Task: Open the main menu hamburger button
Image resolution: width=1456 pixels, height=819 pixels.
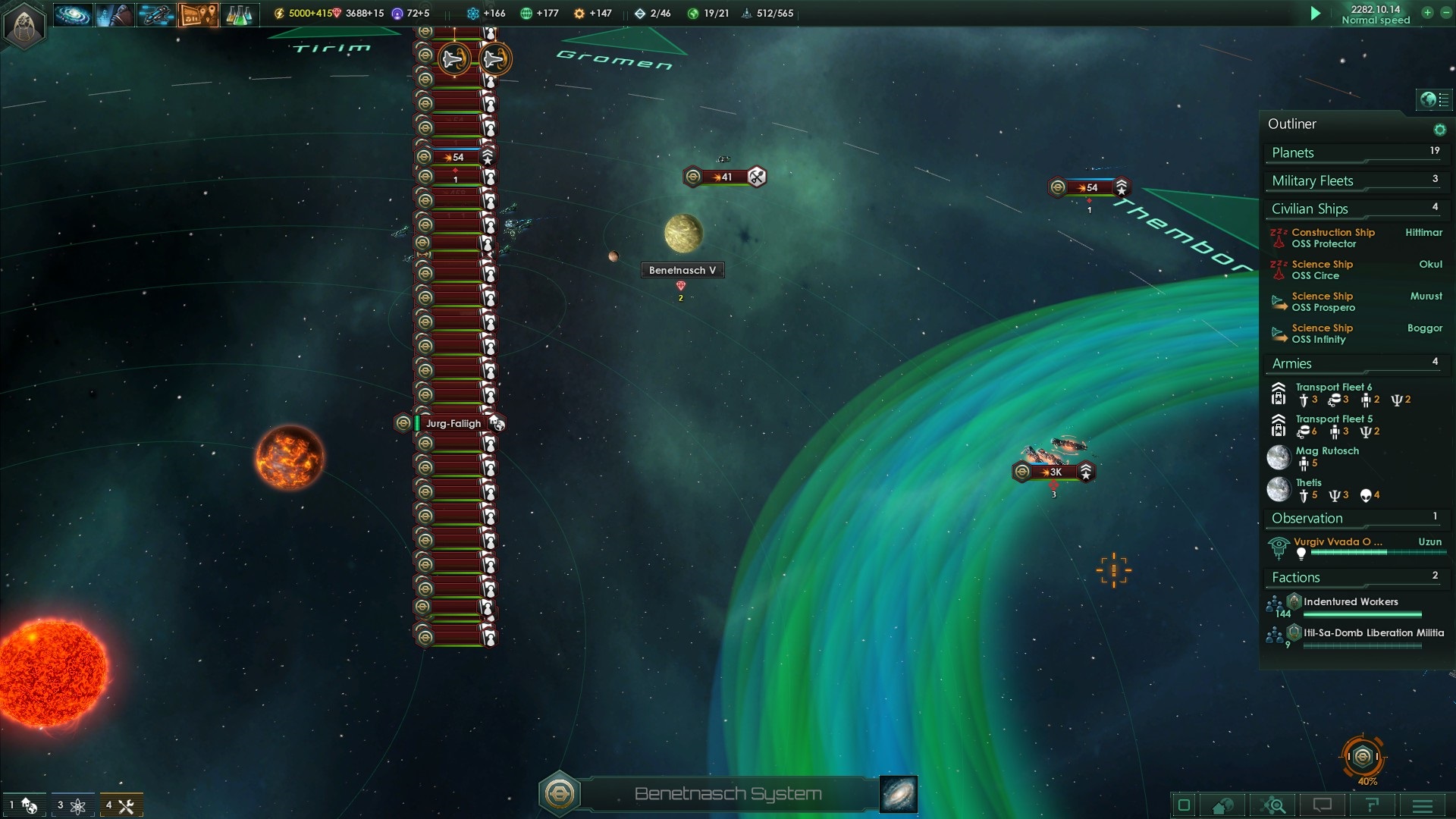Action: 1423,805
